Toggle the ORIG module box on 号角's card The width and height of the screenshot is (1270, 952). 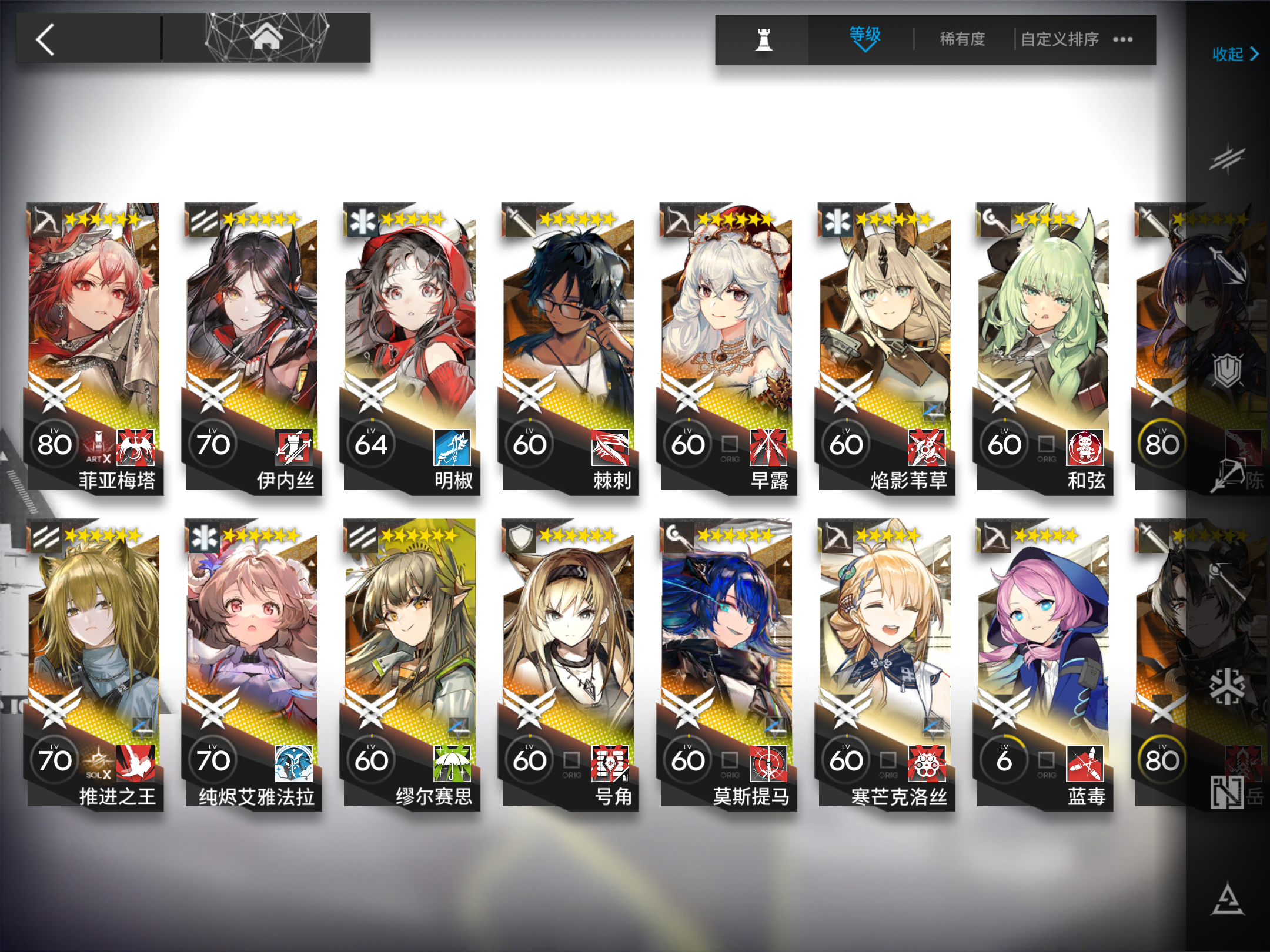tap(570, 762)
